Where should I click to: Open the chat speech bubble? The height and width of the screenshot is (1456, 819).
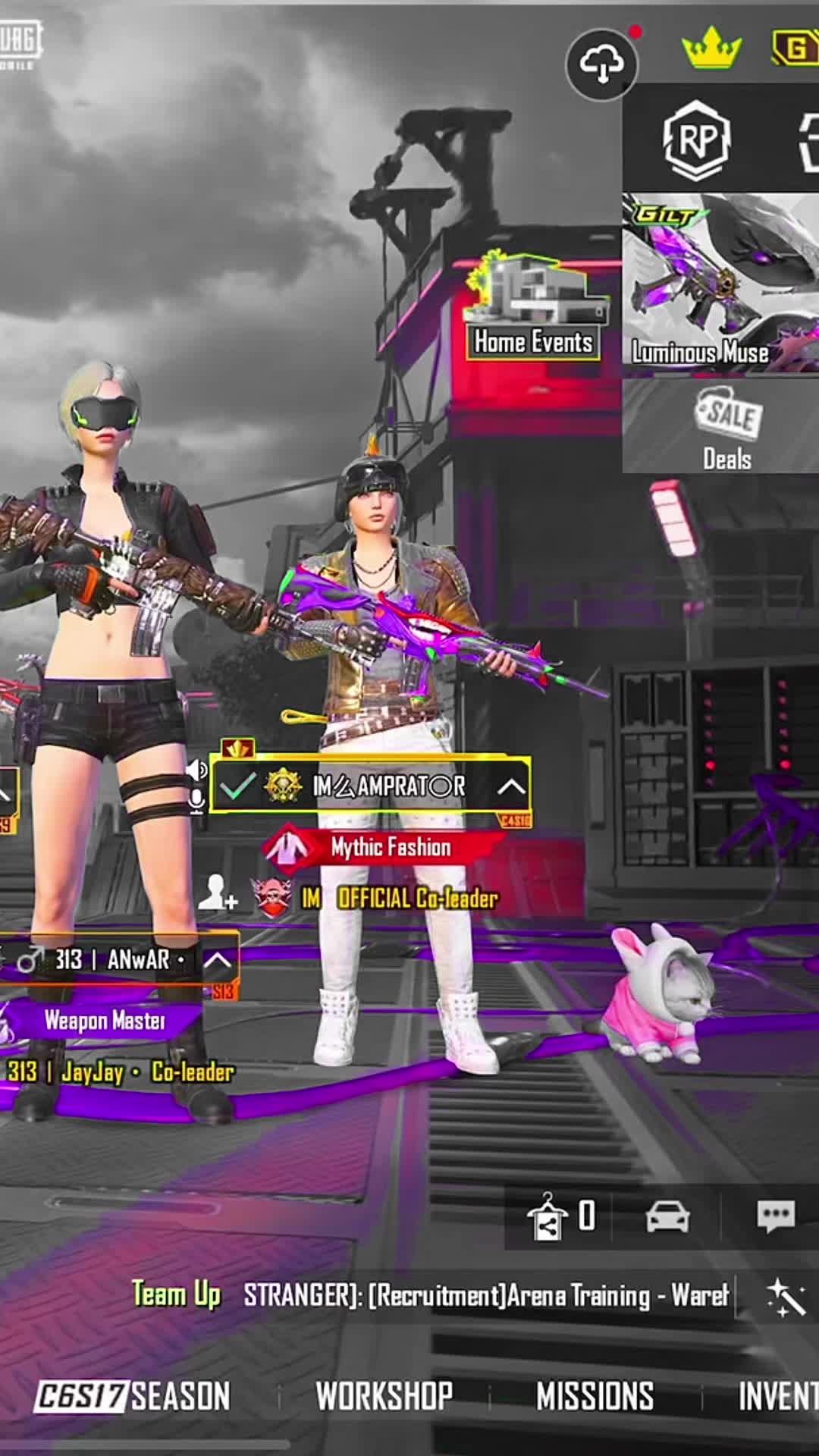[x=775, y=1216]
